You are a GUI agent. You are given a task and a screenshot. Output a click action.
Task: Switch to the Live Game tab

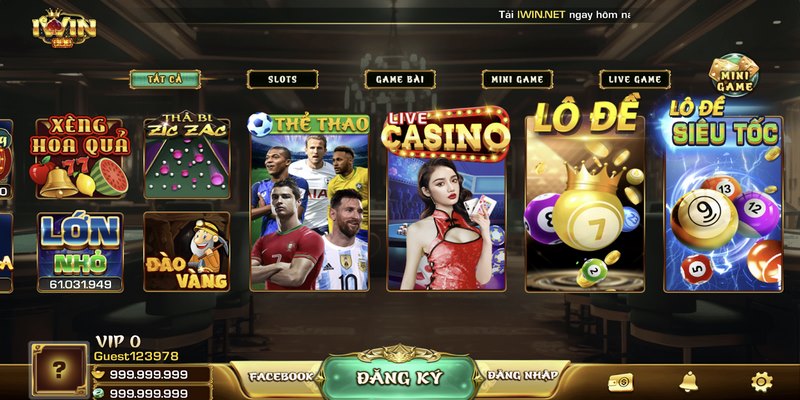[x=635, y=79]
